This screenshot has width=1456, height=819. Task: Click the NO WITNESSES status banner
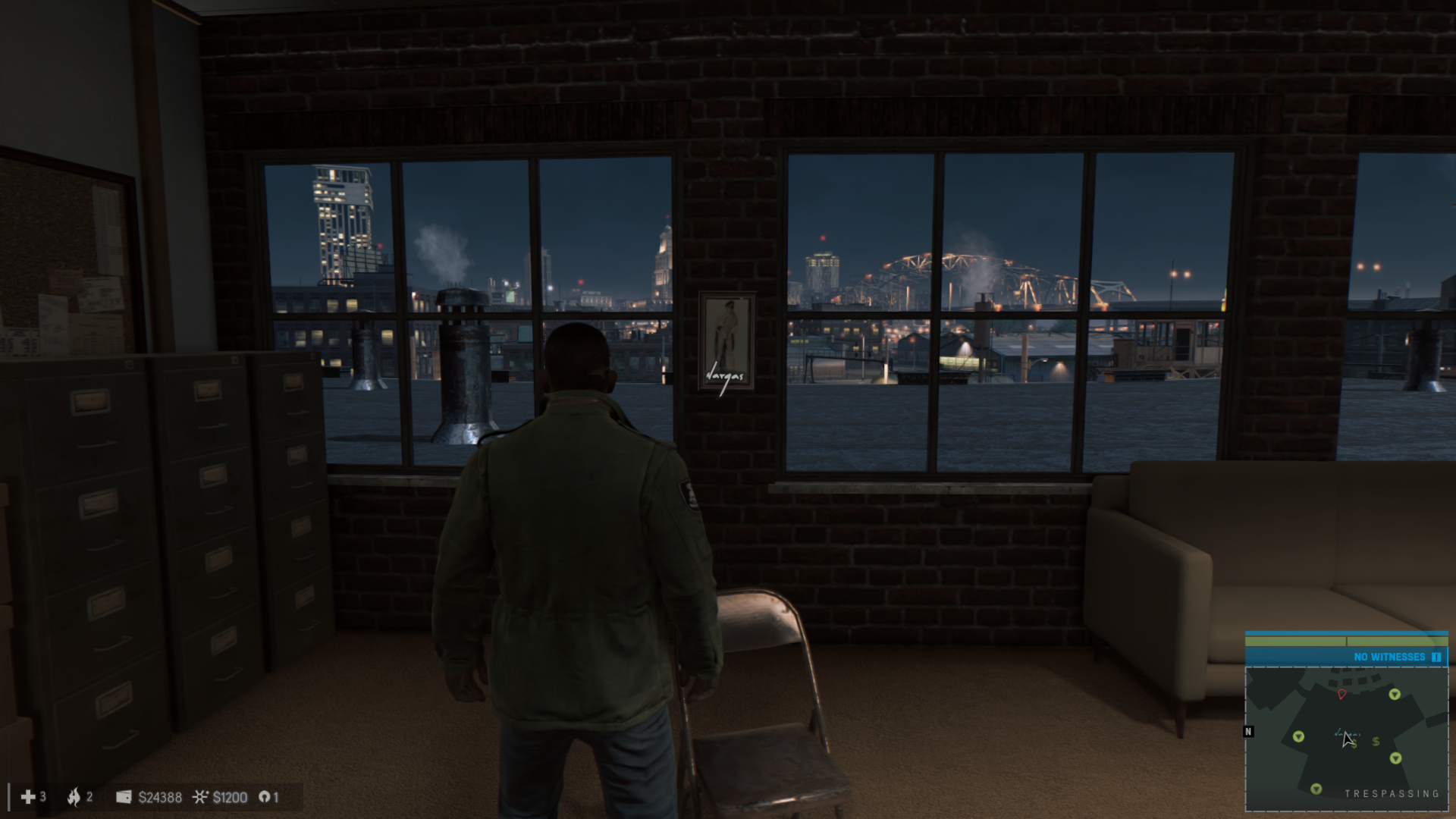[x=1389, y=656]
